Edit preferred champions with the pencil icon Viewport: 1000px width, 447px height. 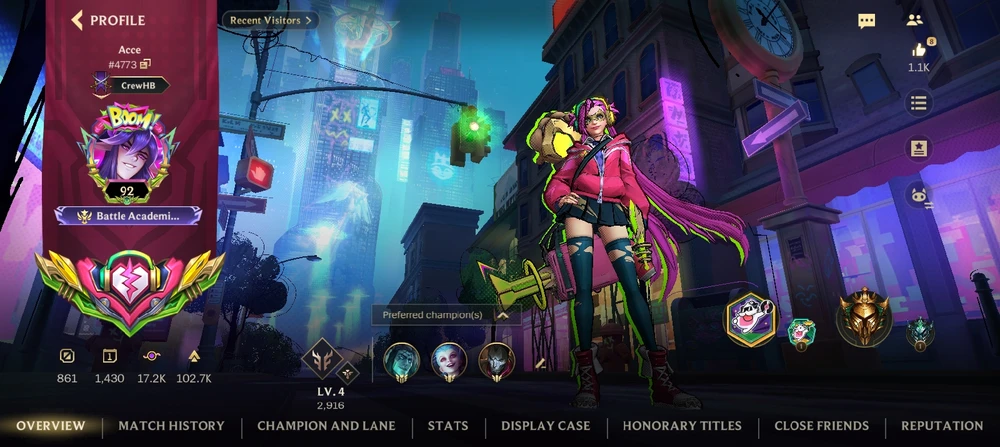pyautogui.click(x=541, y=363)
